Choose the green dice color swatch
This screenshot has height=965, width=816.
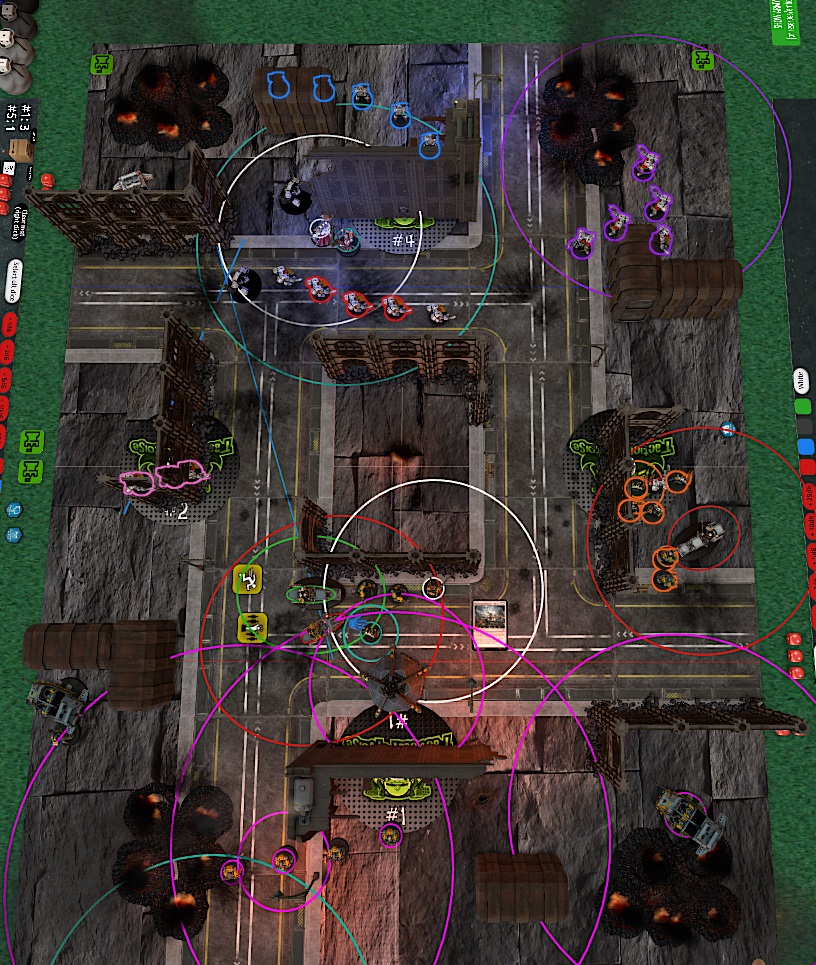(x=802, y=407)
